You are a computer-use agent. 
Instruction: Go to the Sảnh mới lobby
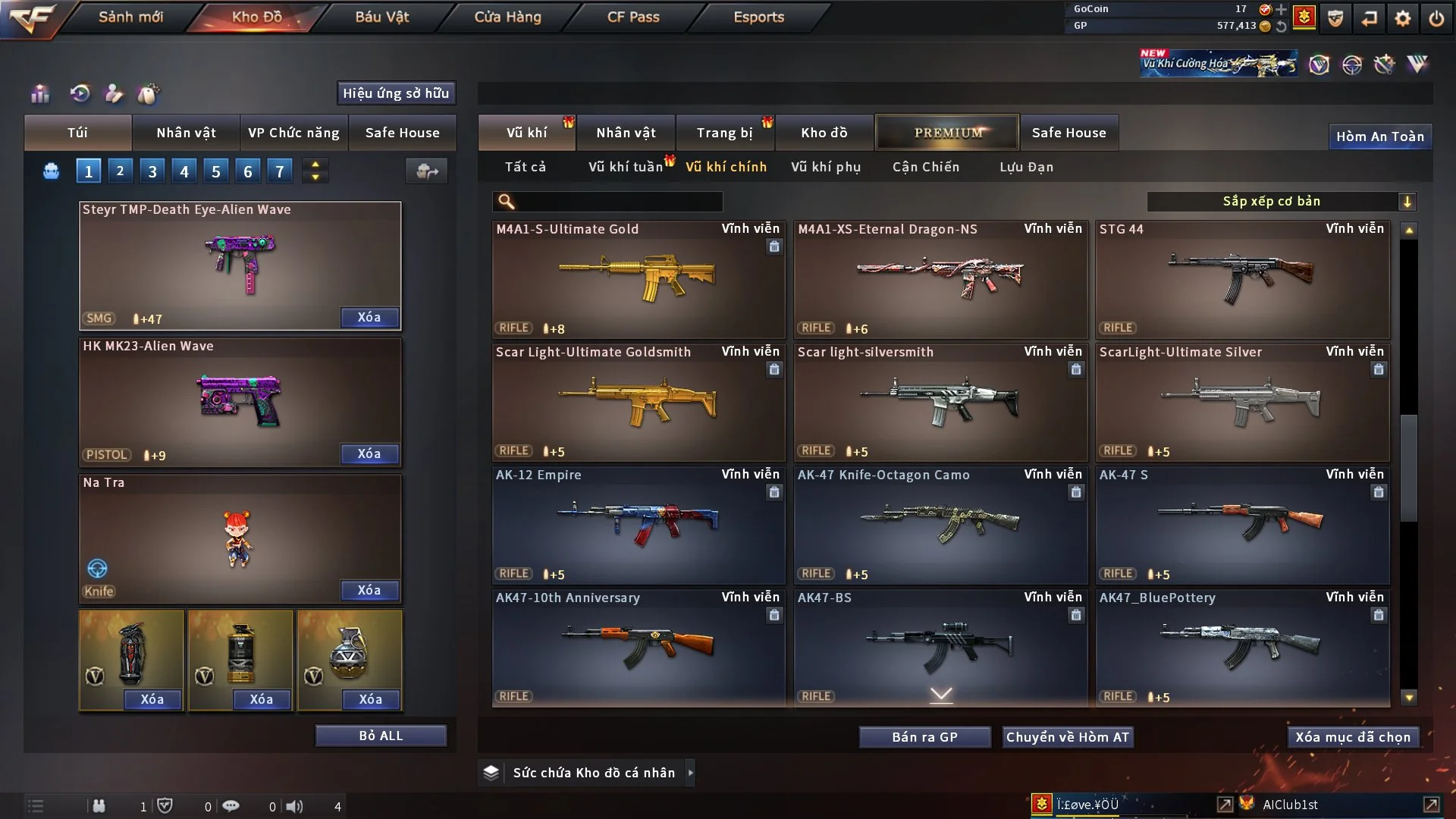[x=130, y=17]
